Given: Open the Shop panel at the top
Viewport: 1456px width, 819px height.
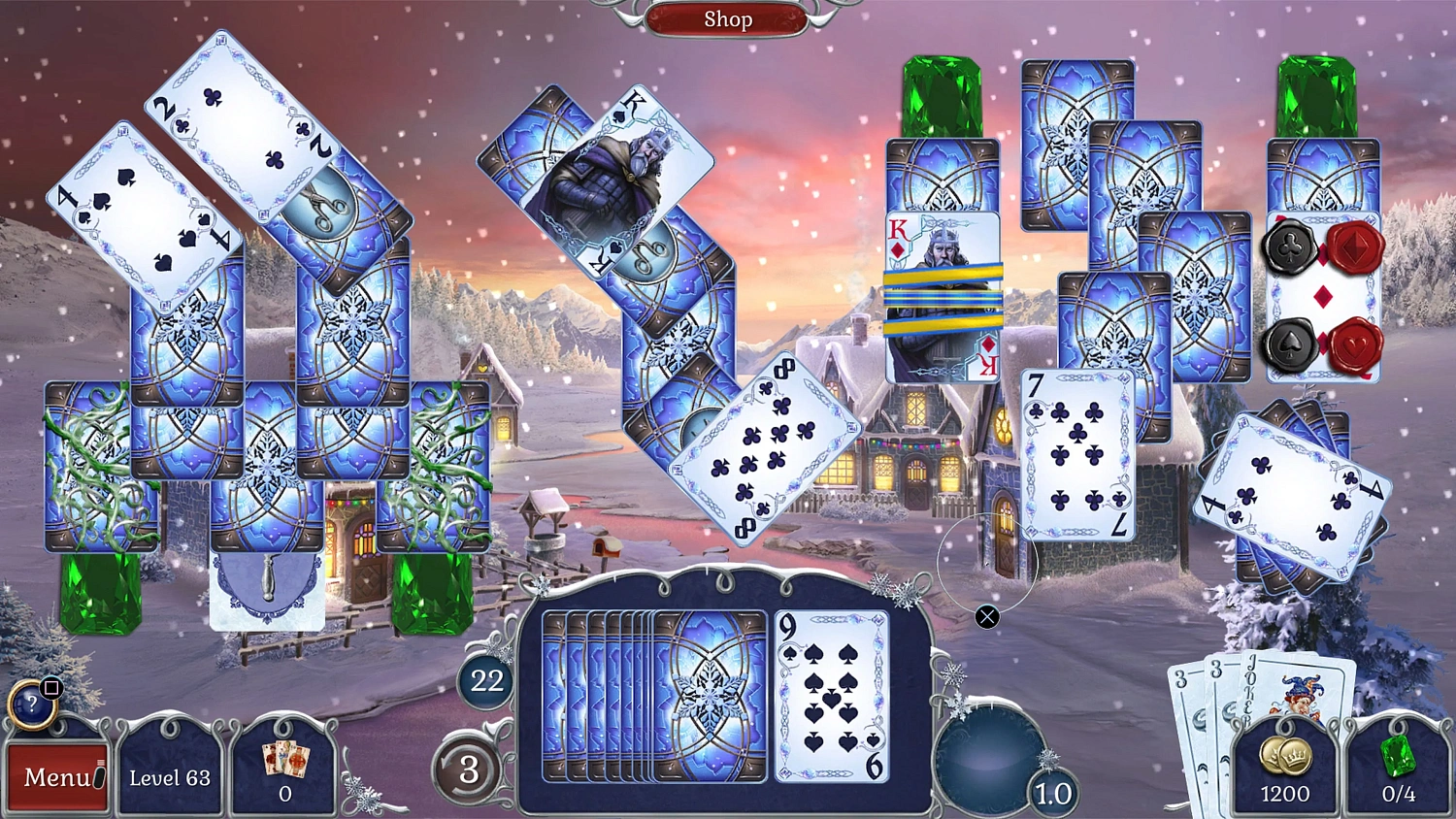Looking at the screenshot, I should click(729, 19).
